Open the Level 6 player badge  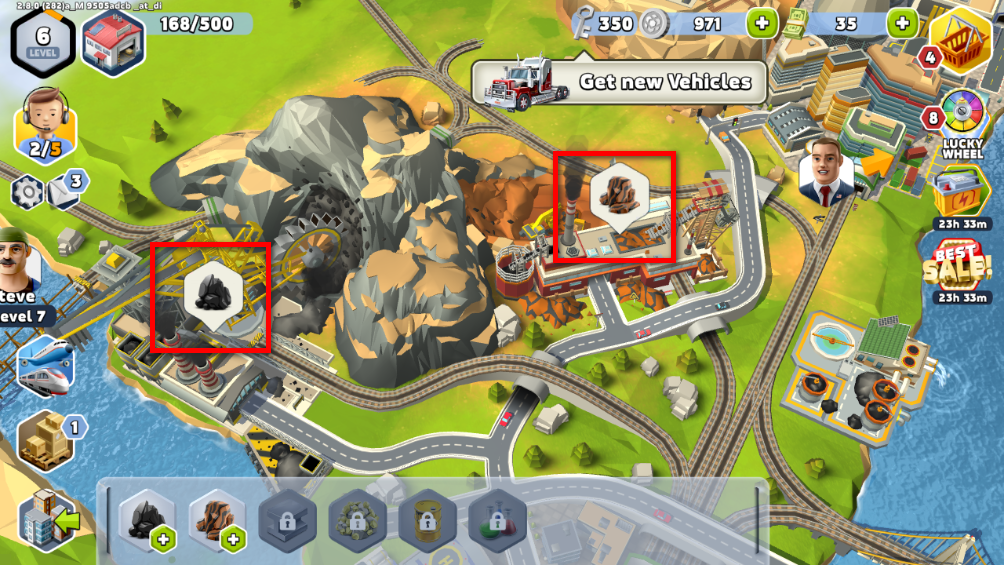coord(43,38)
